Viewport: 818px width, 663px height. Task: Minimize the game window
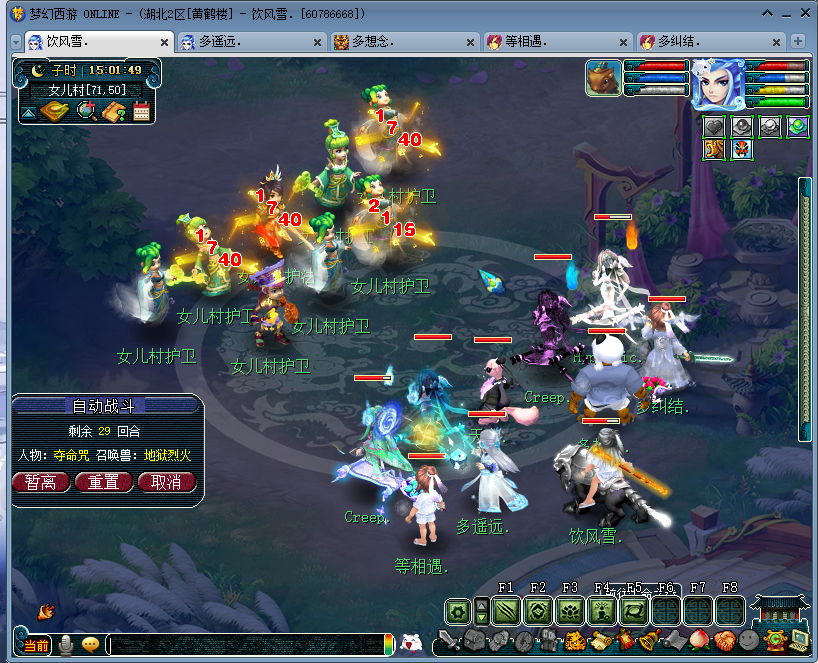[767, 14]
